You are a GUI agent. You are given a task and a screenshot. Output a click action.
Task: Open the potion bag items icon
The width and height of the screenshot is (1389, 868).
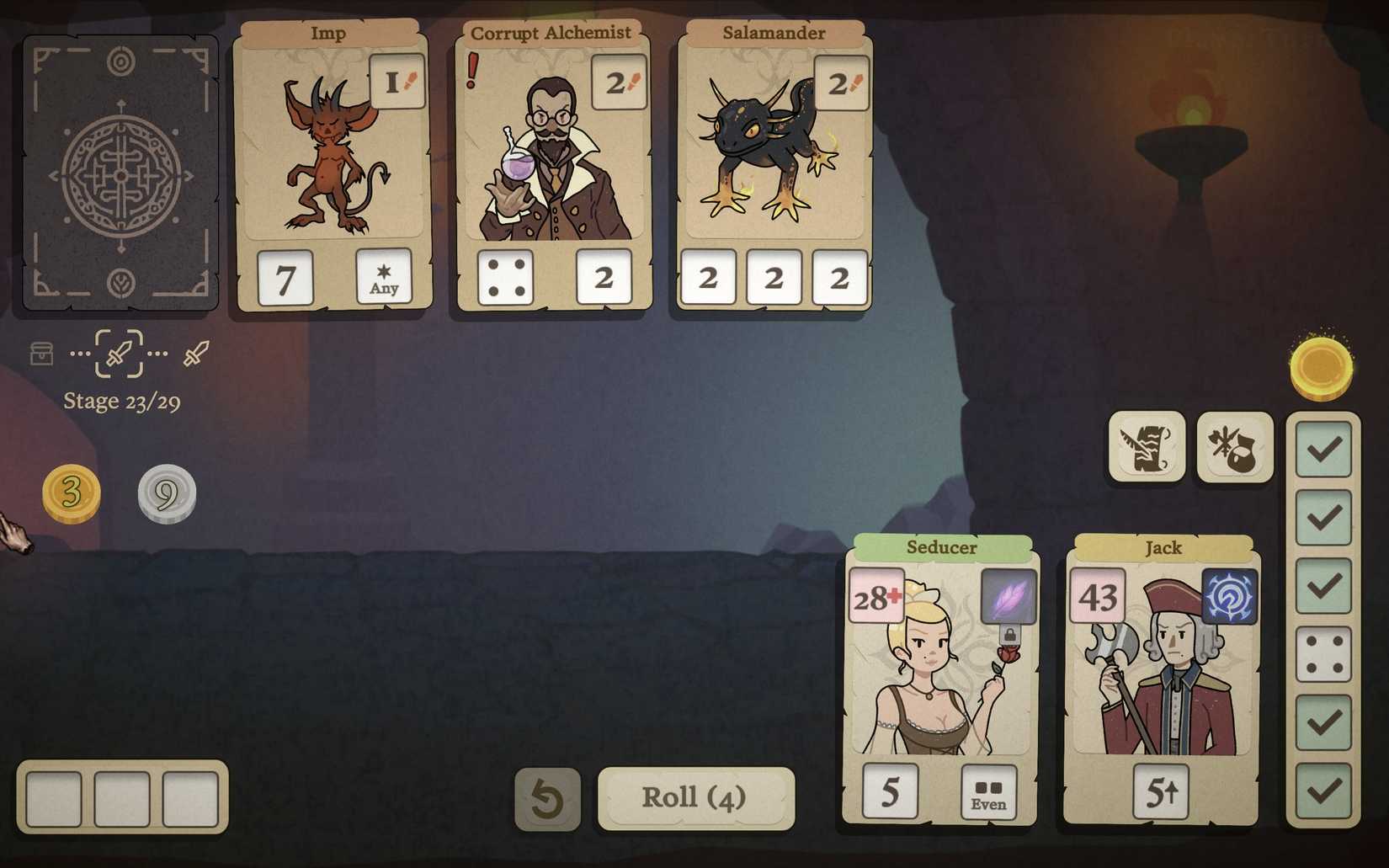pyautogui.click(x=1234, y=448)
